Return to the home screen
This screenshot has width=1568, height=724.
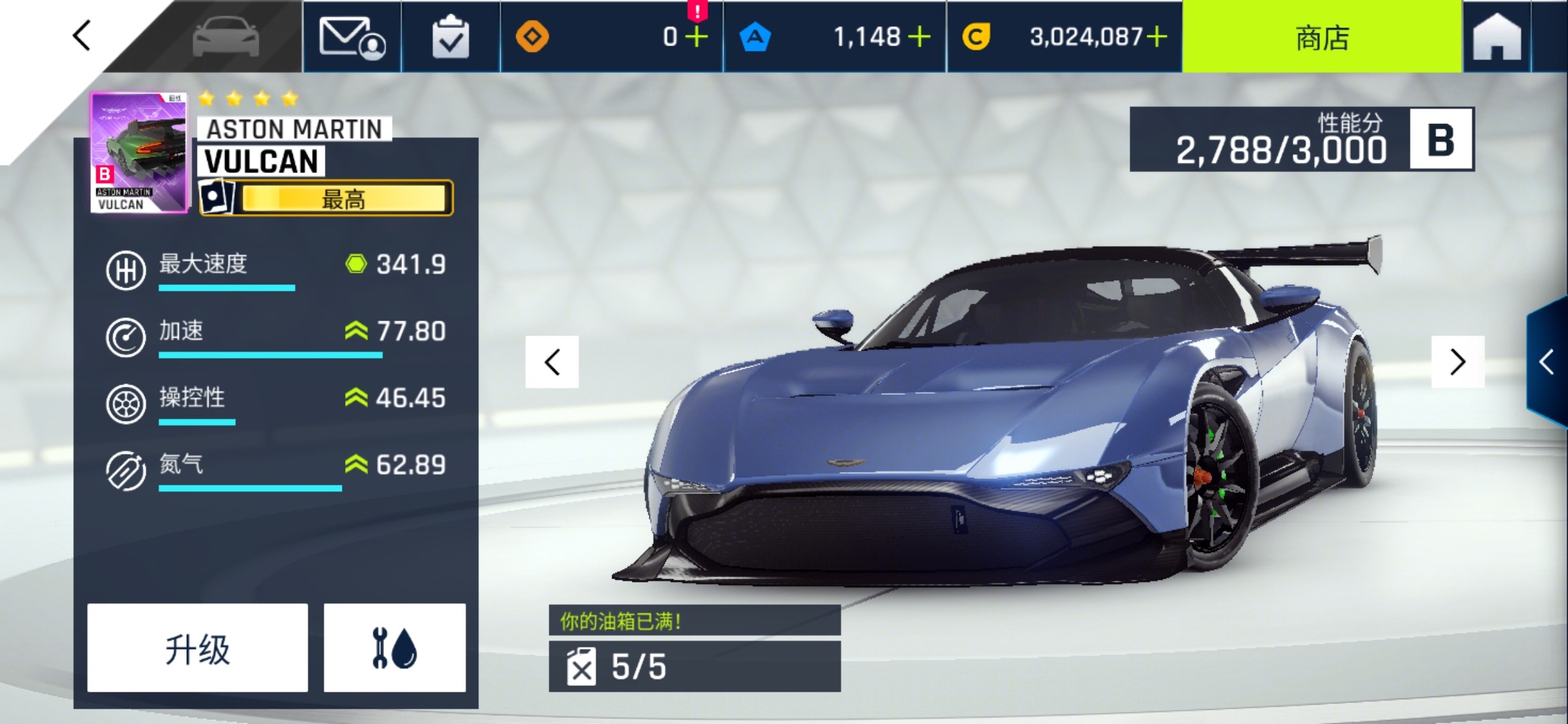pyautogui.click(x=1497, y=38)
